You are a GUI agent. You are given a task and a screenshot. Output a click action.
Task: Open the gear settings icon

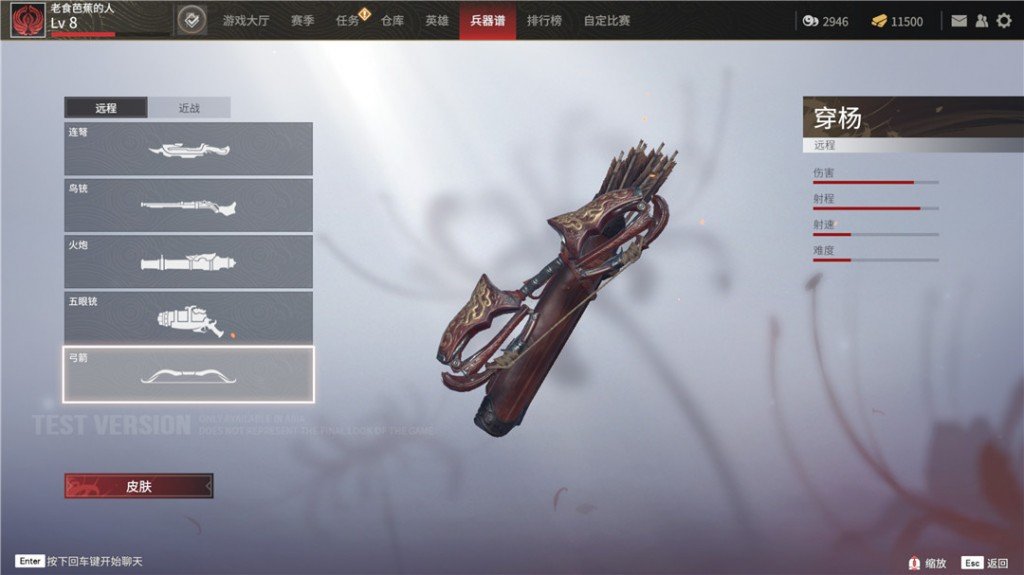click(1003, 21)
